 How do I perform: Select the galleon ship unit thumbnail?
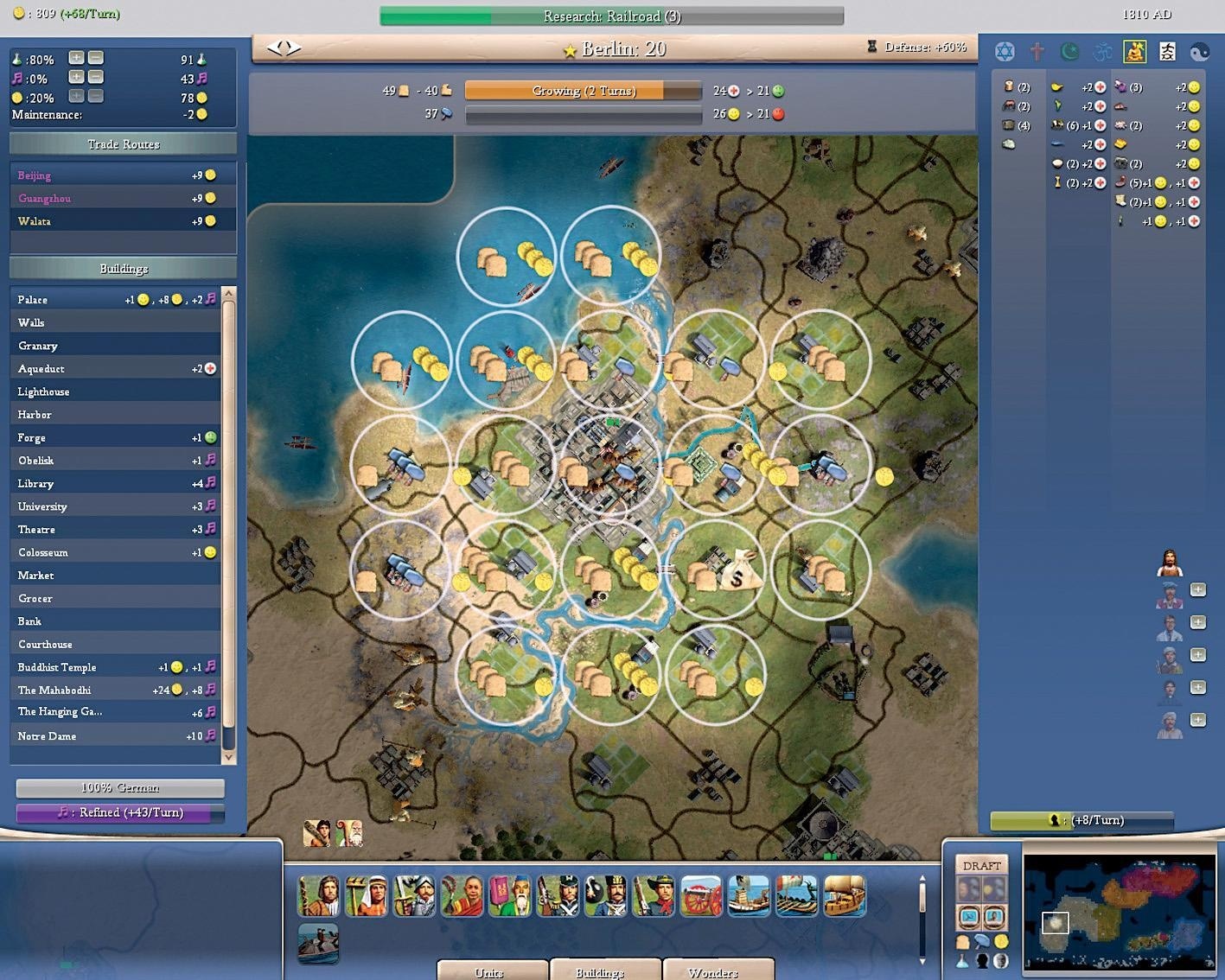click(845, 897)
